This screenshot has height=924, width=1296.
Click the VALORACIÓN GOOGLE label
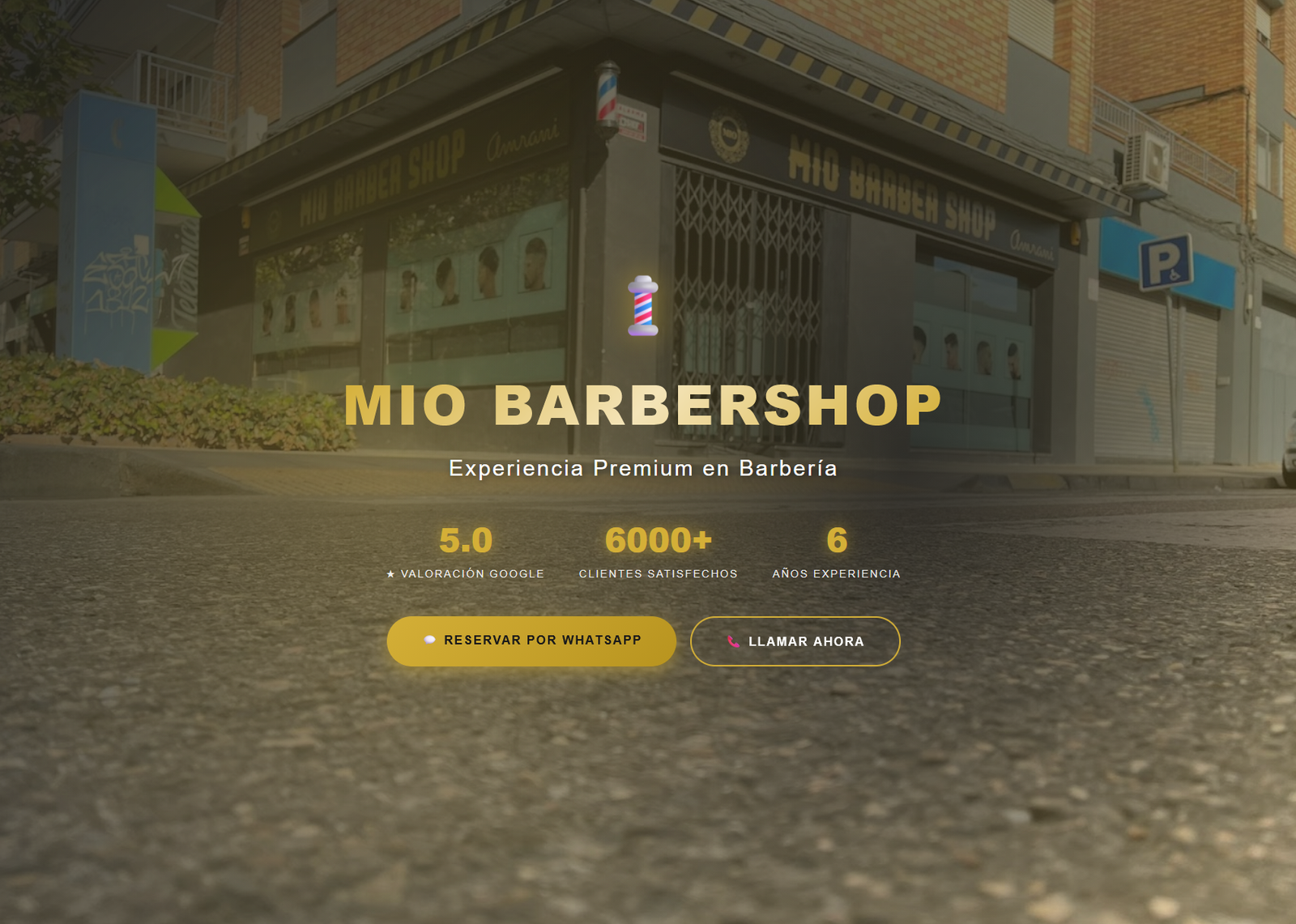click(472, 573)
